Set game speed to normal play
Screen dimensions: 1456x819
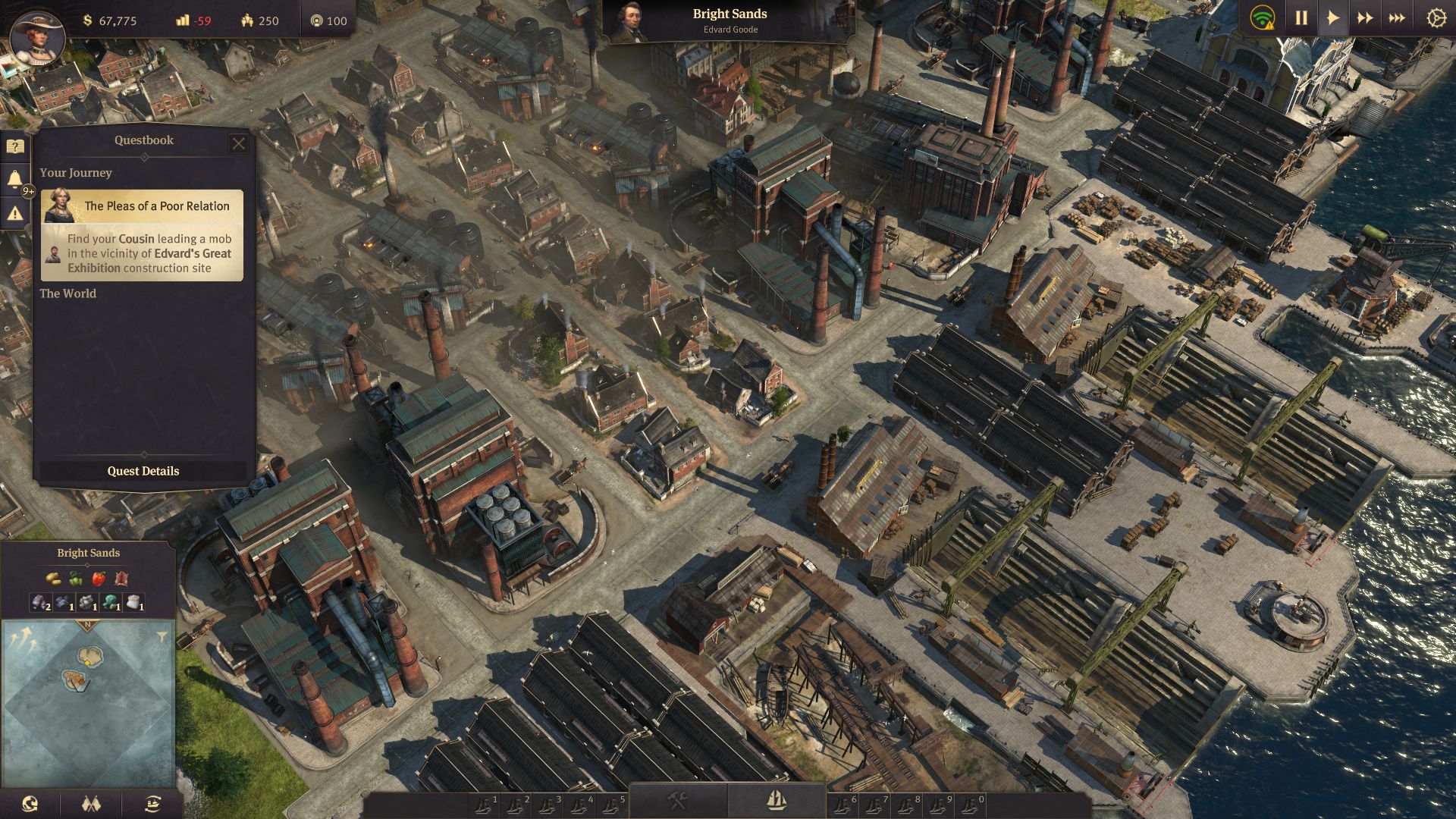click(x=1332, y=18)
